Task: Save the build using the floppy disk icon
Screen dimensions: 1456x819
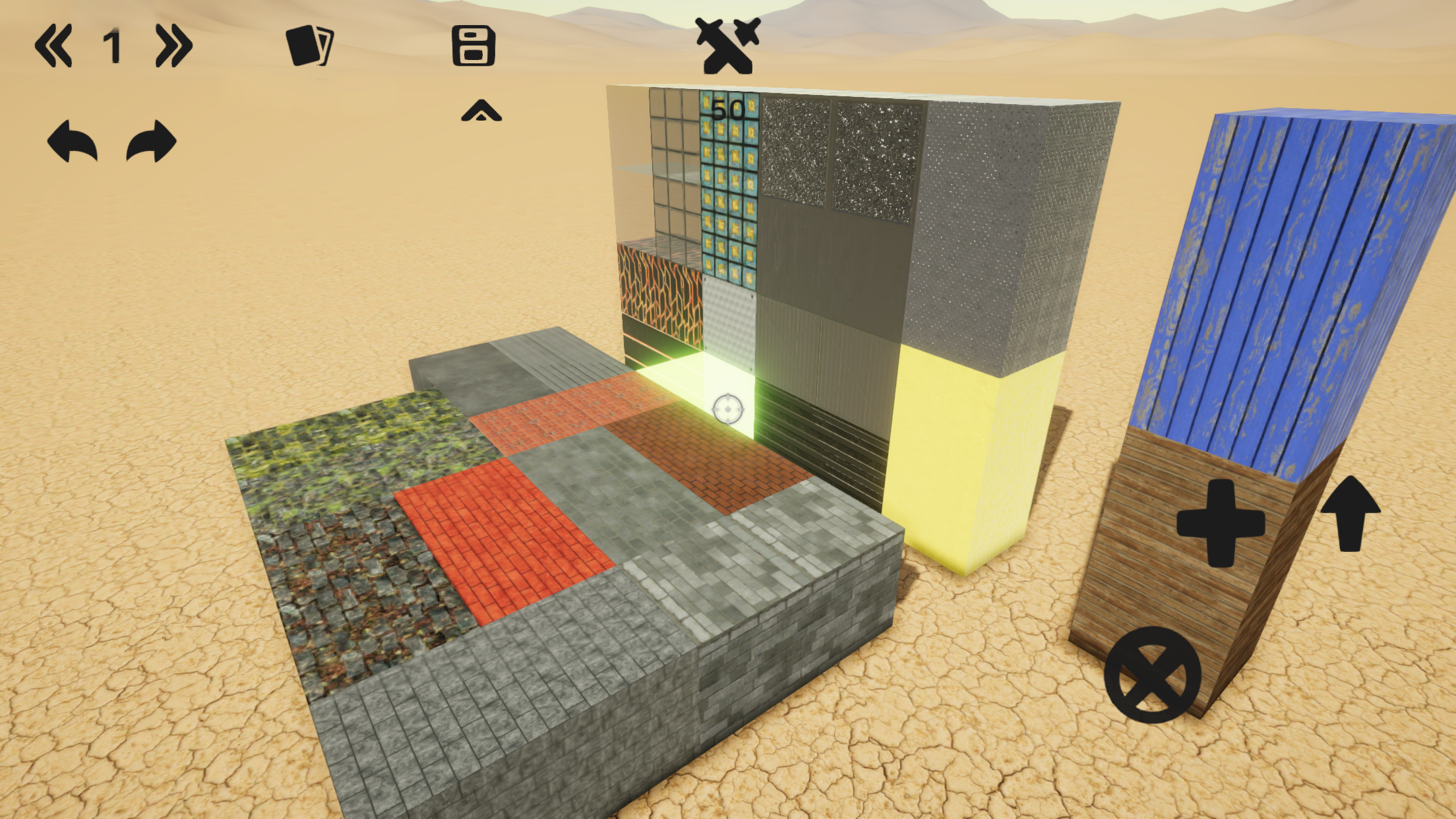Action: [473, 46]
